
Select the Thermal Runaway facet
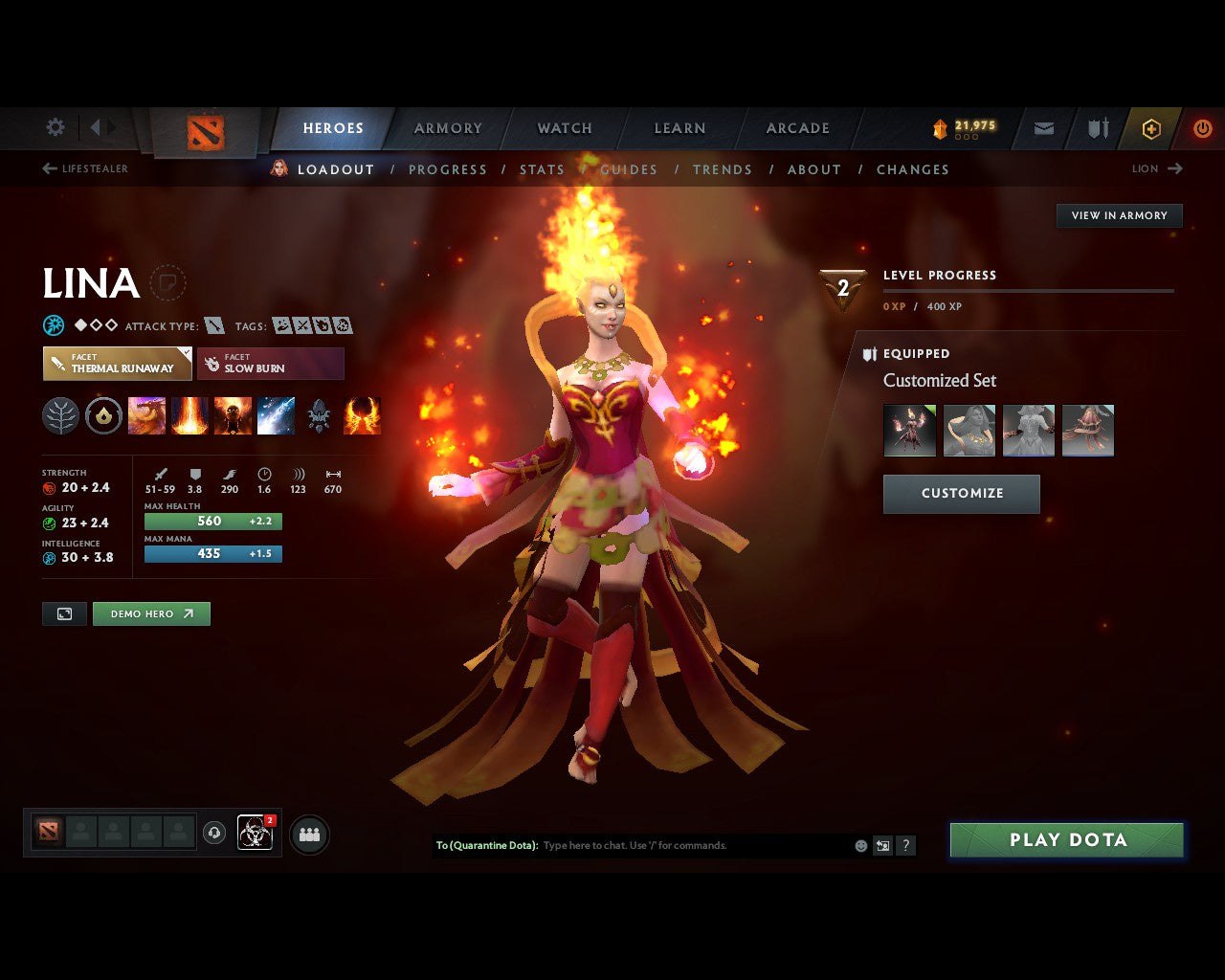point(117,364)
